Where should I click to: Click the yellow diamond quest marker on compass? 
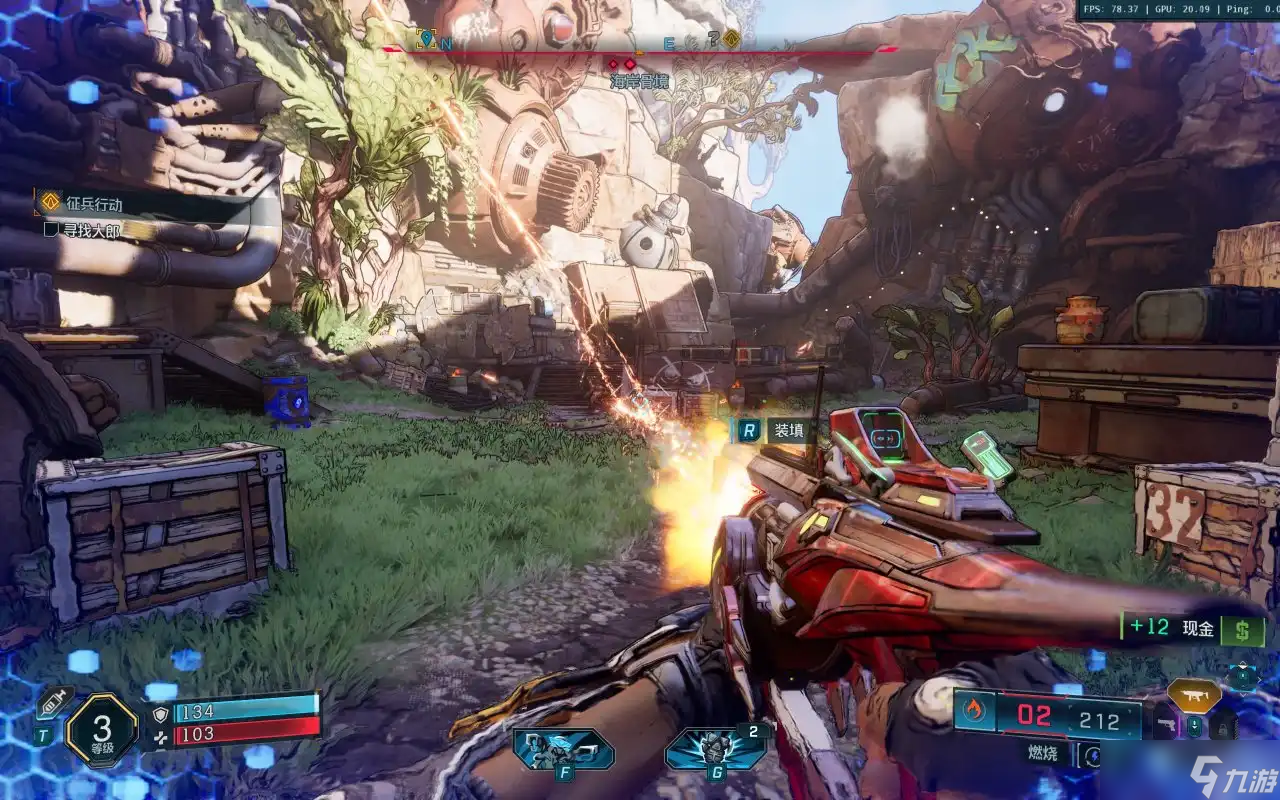click(732, 40)
